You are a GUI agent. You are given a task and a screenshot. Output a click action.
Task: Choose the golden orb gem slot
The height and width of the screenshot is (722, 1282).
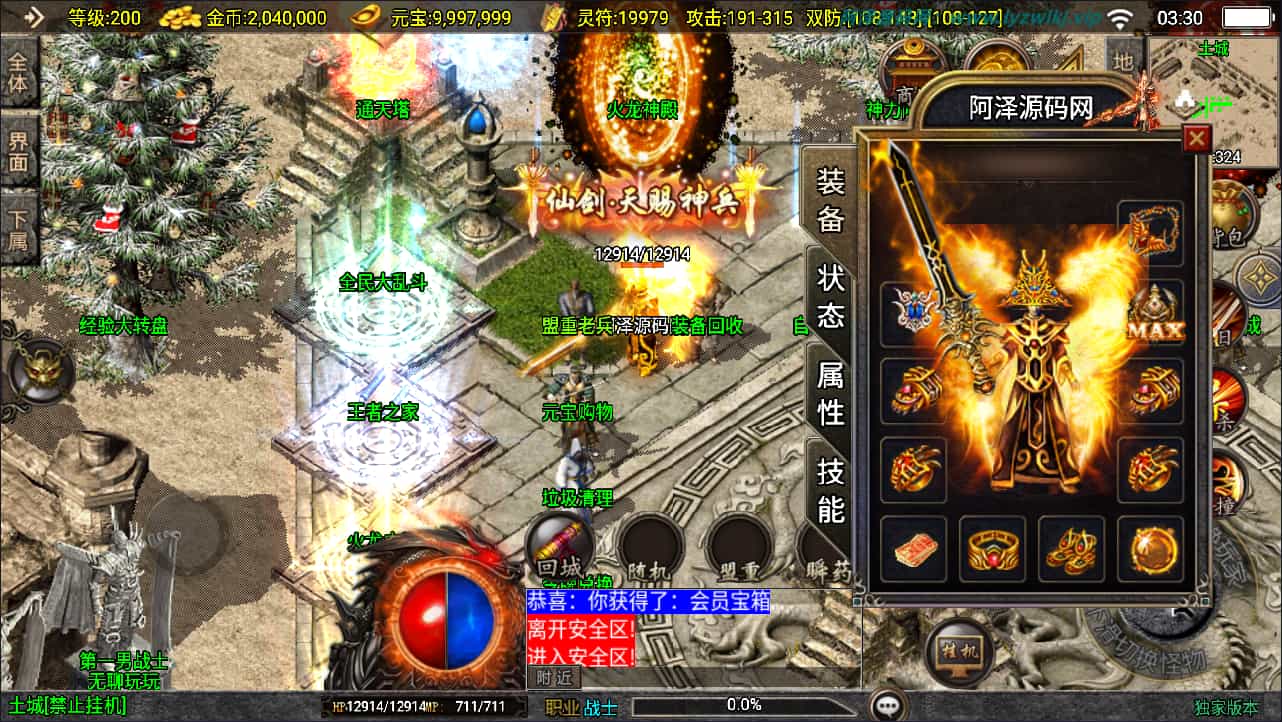[x=1150, y=549]
